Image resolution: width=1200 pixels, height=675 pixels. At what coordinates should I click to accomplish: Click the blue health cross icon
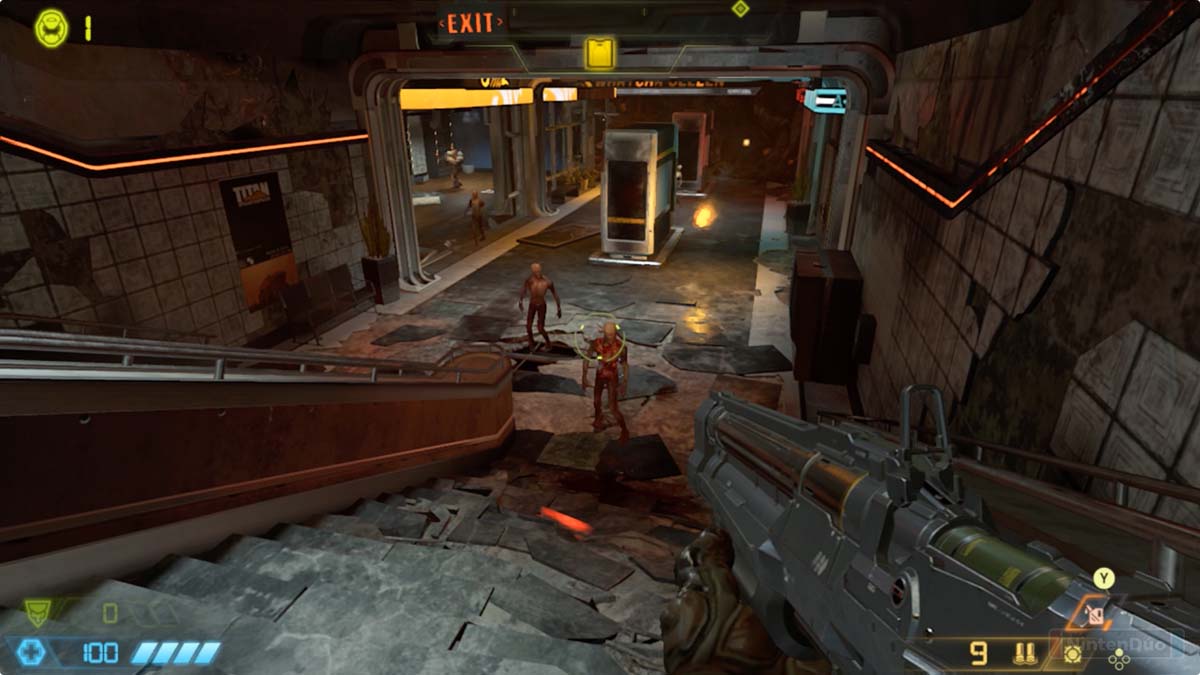(33, 653)
